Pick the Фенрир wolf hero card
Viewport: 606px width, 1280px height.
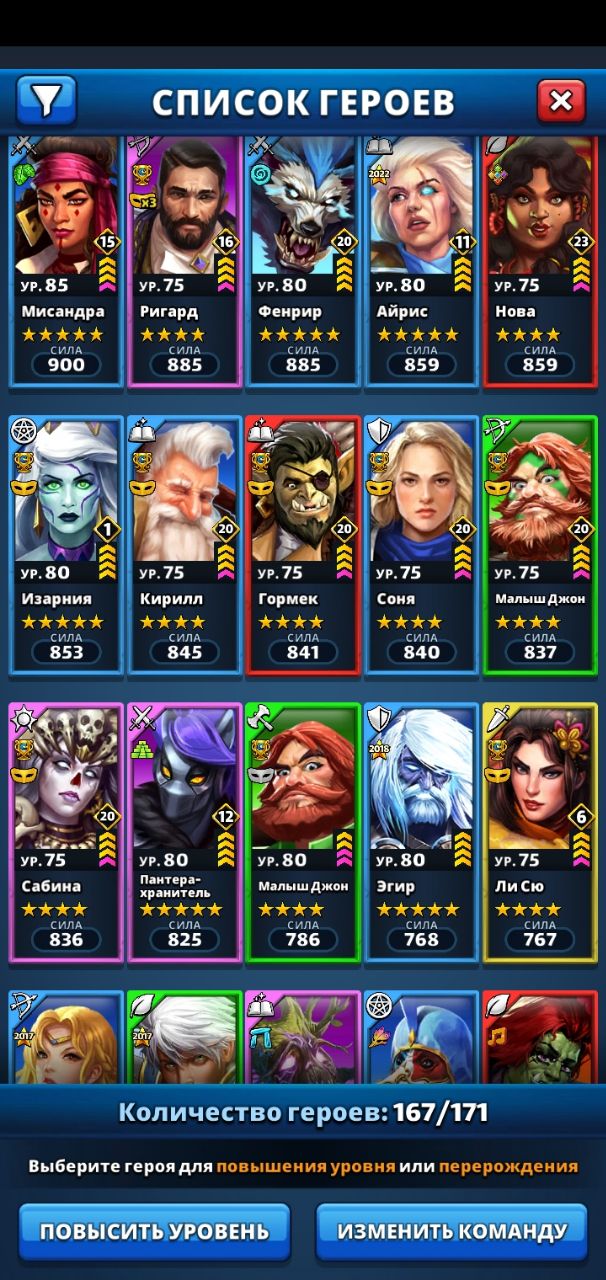click(x=302, y=260)
